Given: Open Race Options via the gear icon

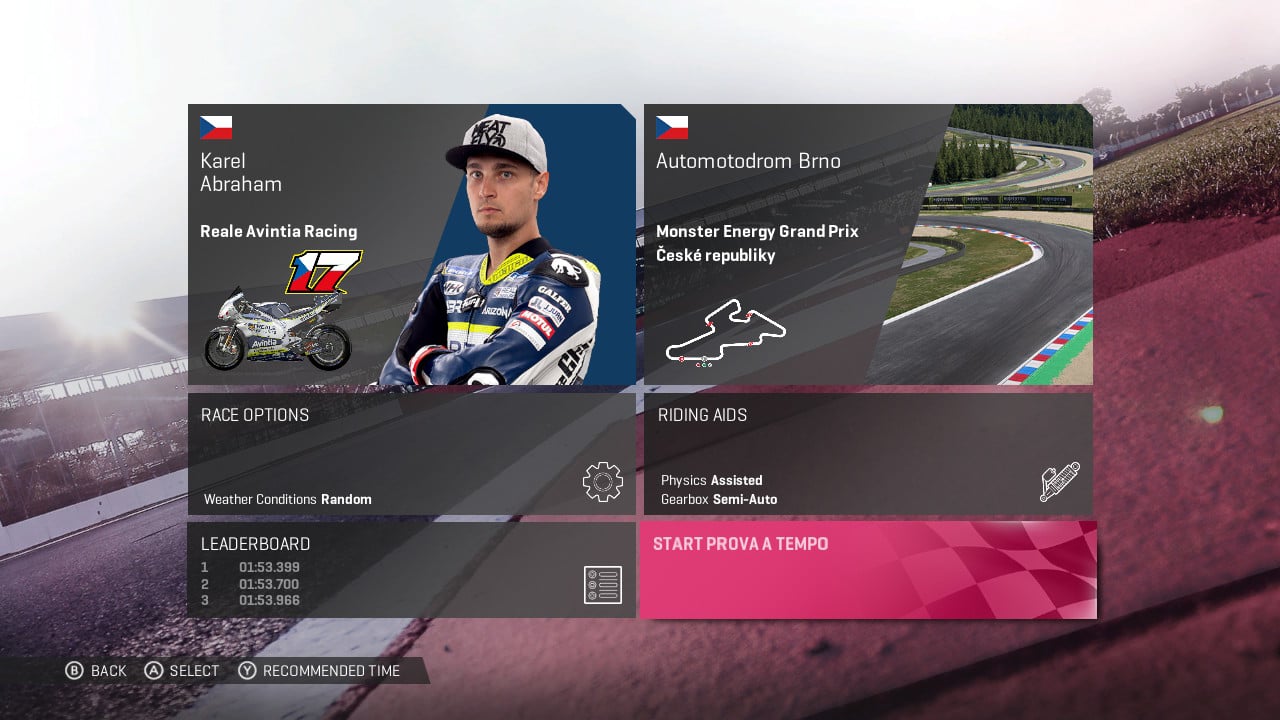Looking at the screenshot, I should [x=601, y=481].
